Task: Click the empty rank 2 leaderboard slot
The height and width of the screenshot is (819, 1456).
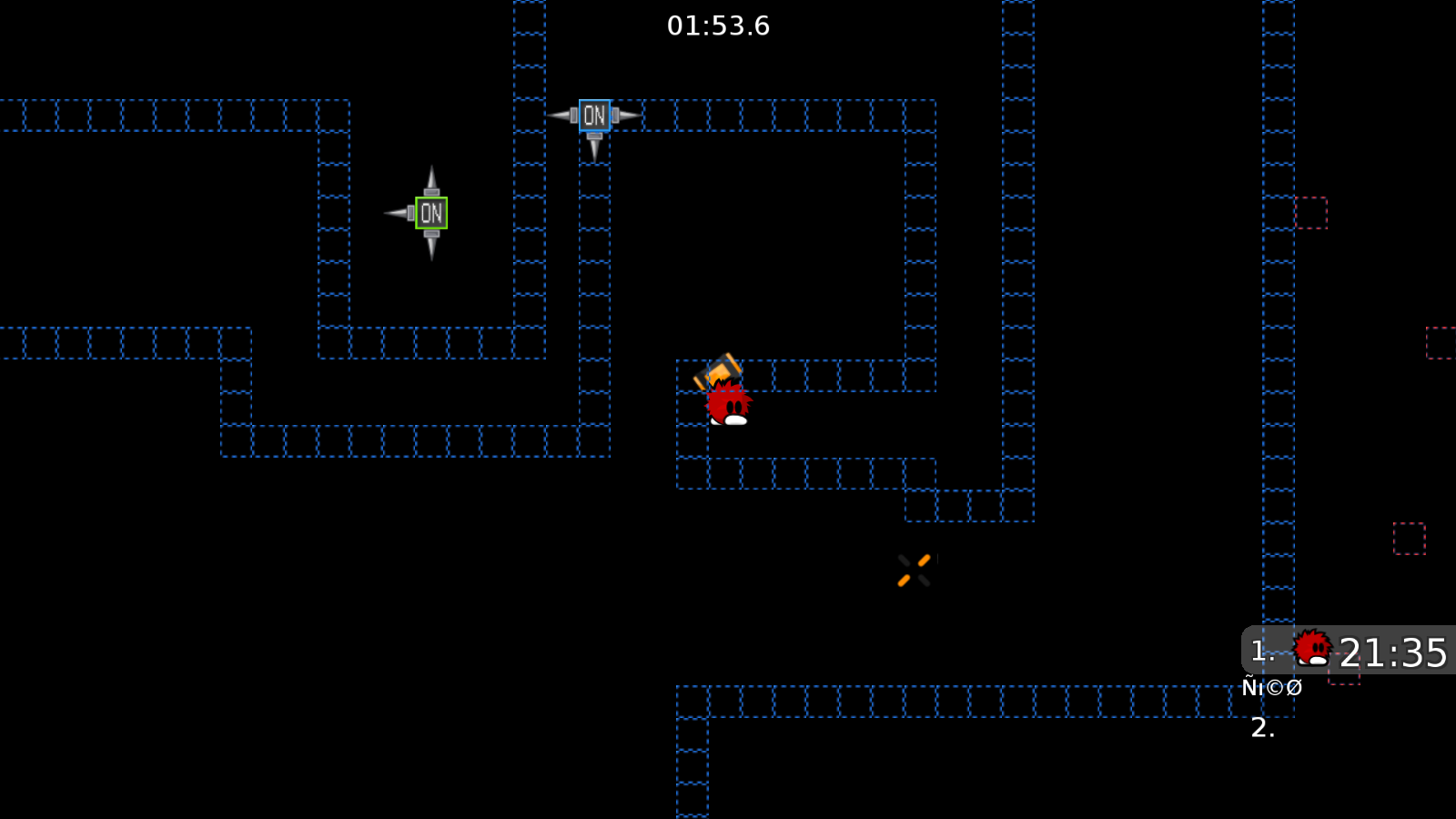Action: click(x=1263, y=728)
